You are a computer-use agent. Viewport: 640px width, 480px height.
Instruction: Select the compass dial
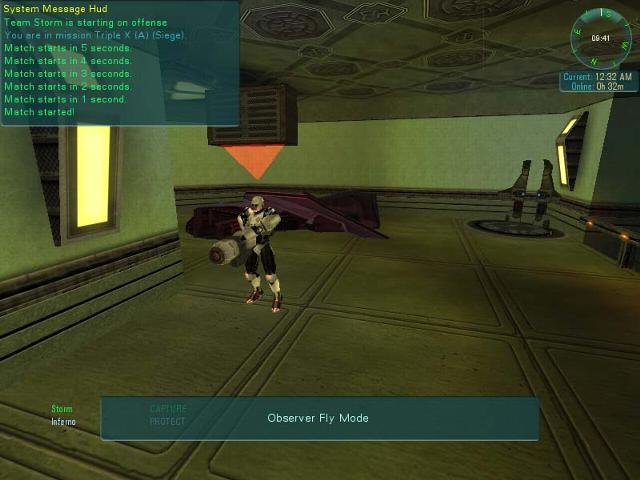click(x=600, y=37)
